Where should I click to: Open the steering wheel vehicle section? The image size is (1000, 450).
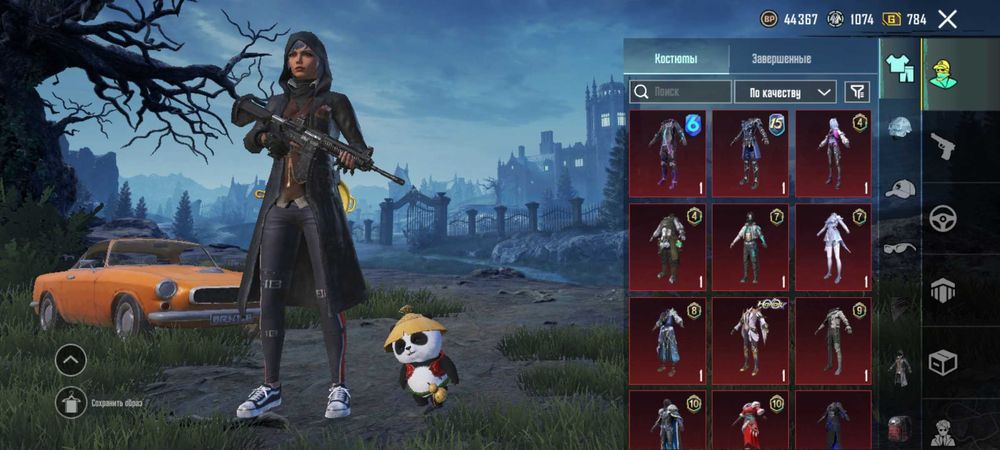tap(943, 218)
